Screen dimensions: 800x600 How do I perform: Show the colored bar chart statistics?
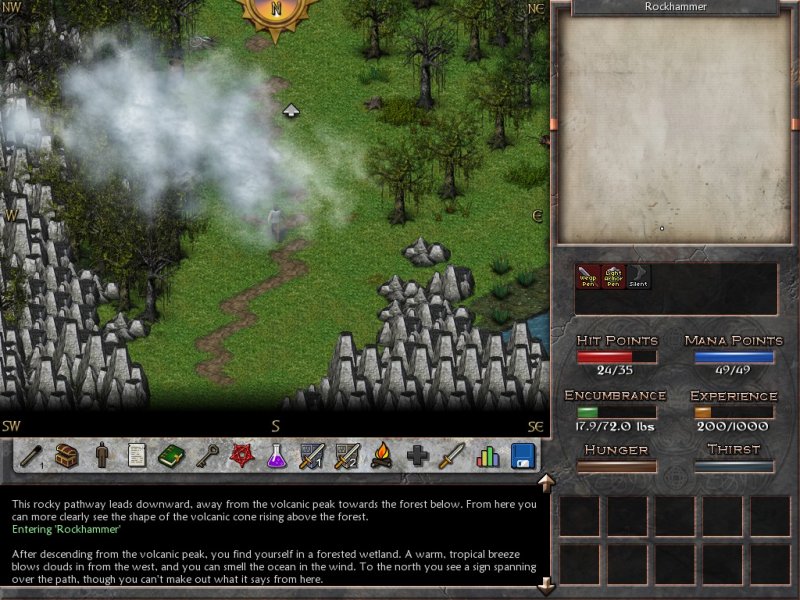487,456
